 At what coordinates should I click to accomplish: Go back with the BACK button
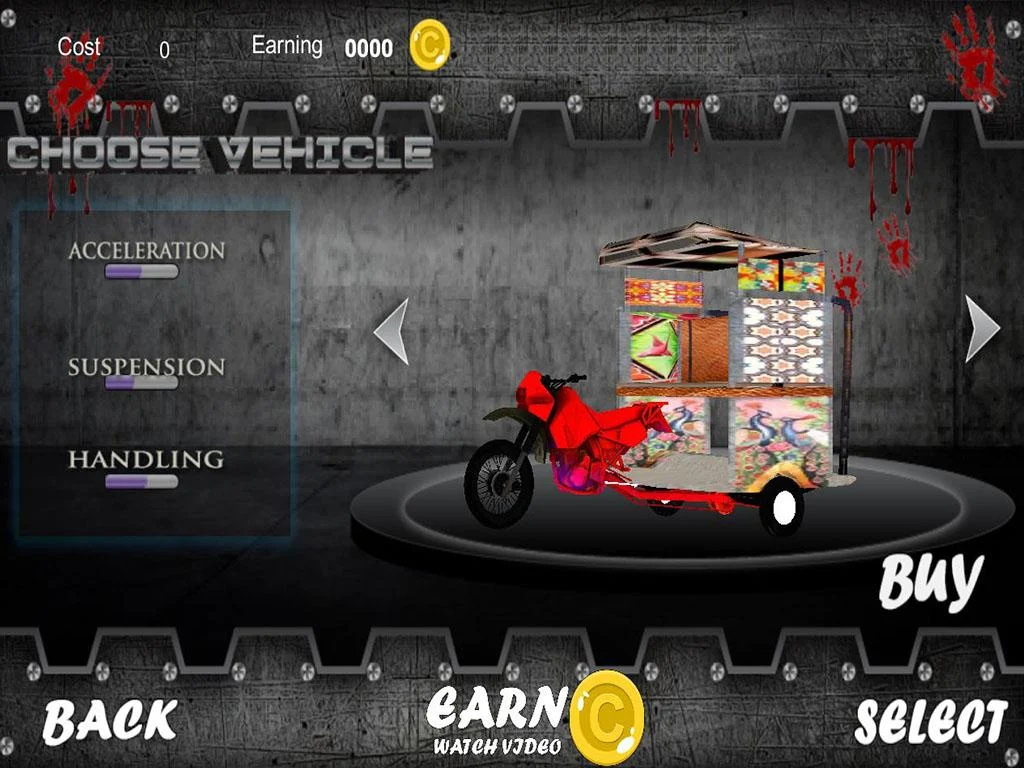(x=109, y=720)
